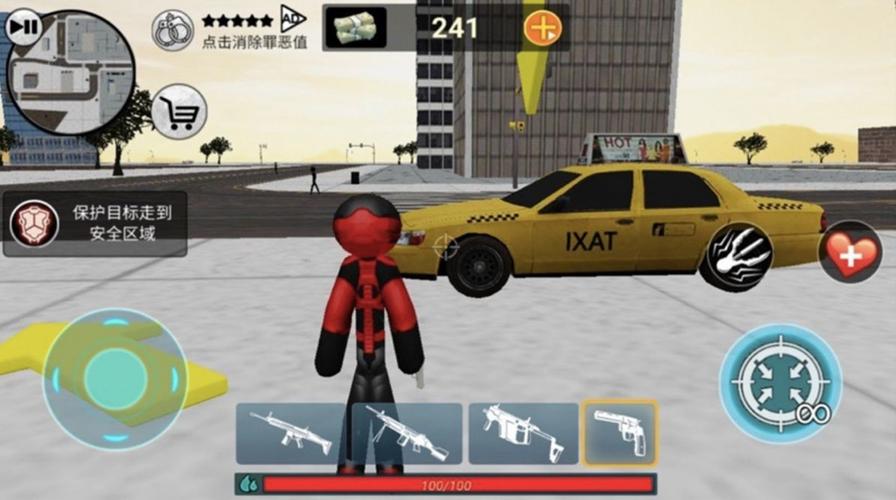Open the protect target mission tracker
The height and width of the screenshot is (500, 896).
pyautogui.click(x=95, y=224)
